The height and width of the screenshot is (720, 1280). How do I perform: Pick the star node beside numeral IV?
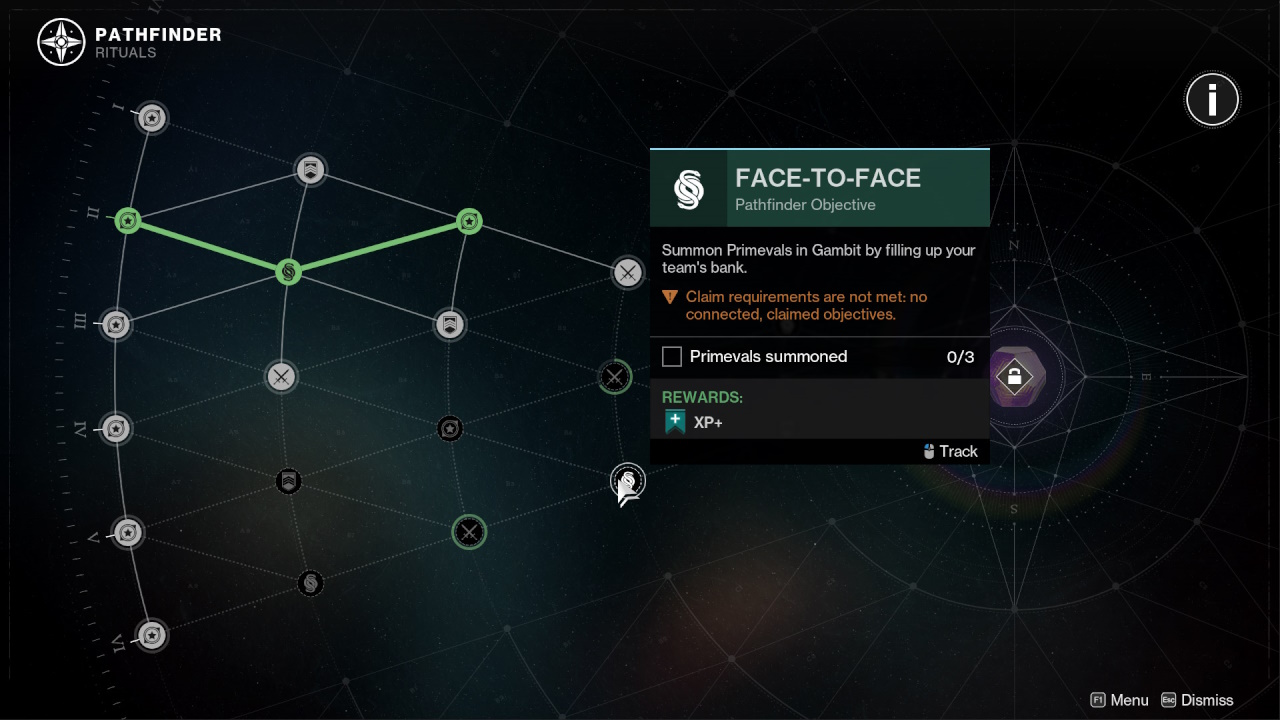116,429
